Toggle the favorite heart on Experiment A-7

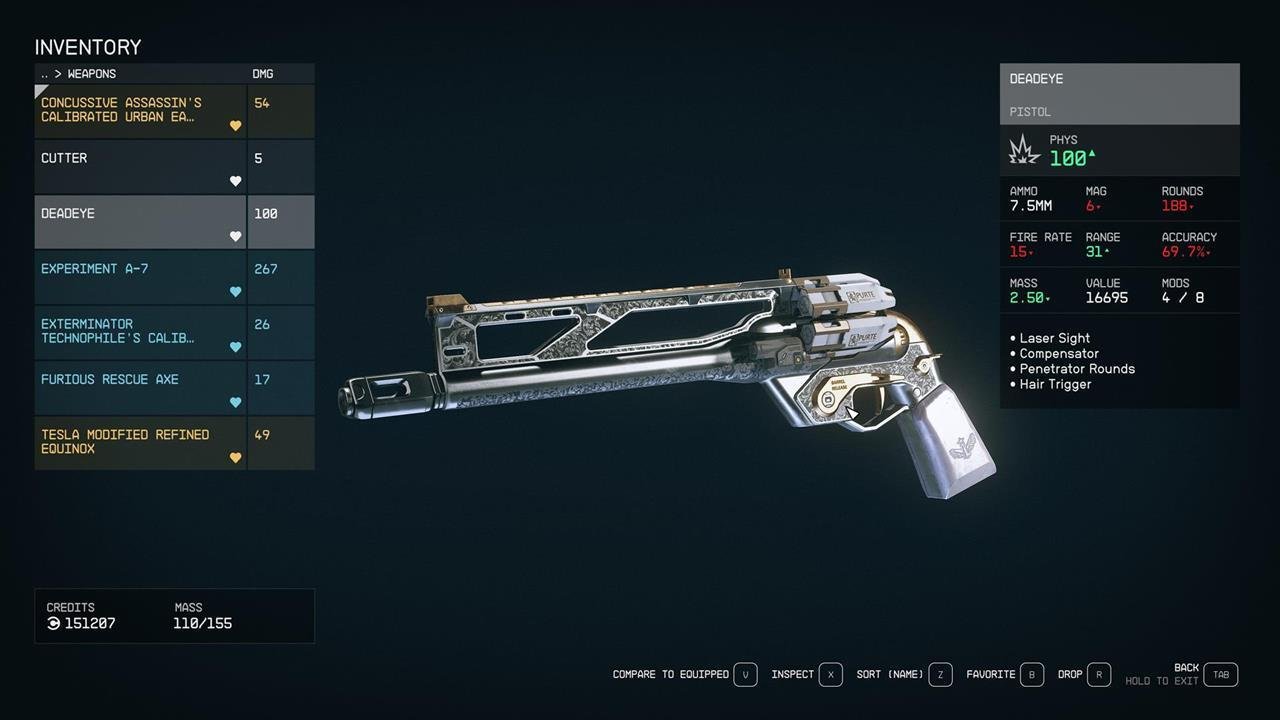pos(235,292)
